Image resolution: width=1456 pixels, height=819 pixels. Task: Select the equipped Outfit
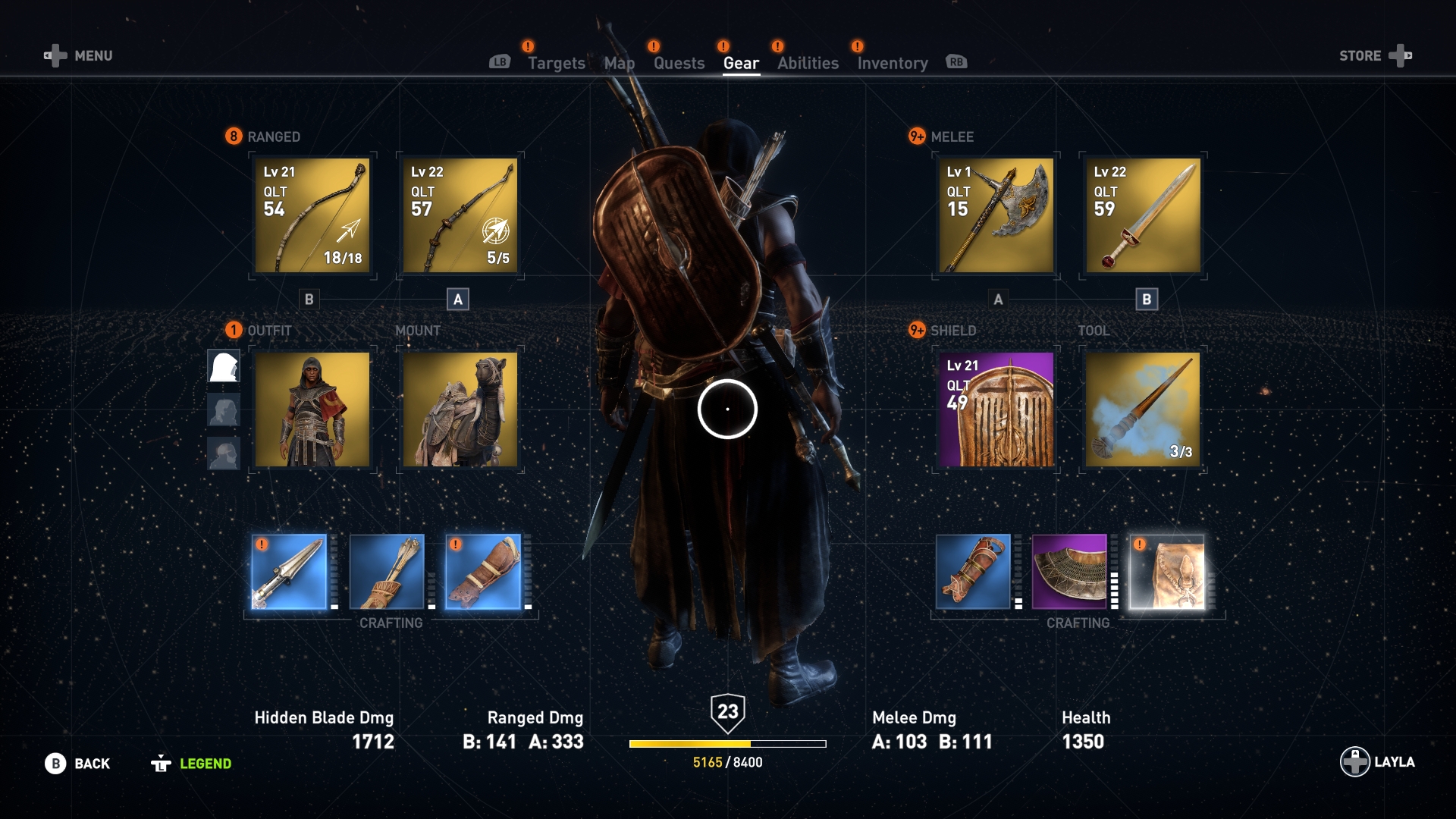tap(311, 409)
